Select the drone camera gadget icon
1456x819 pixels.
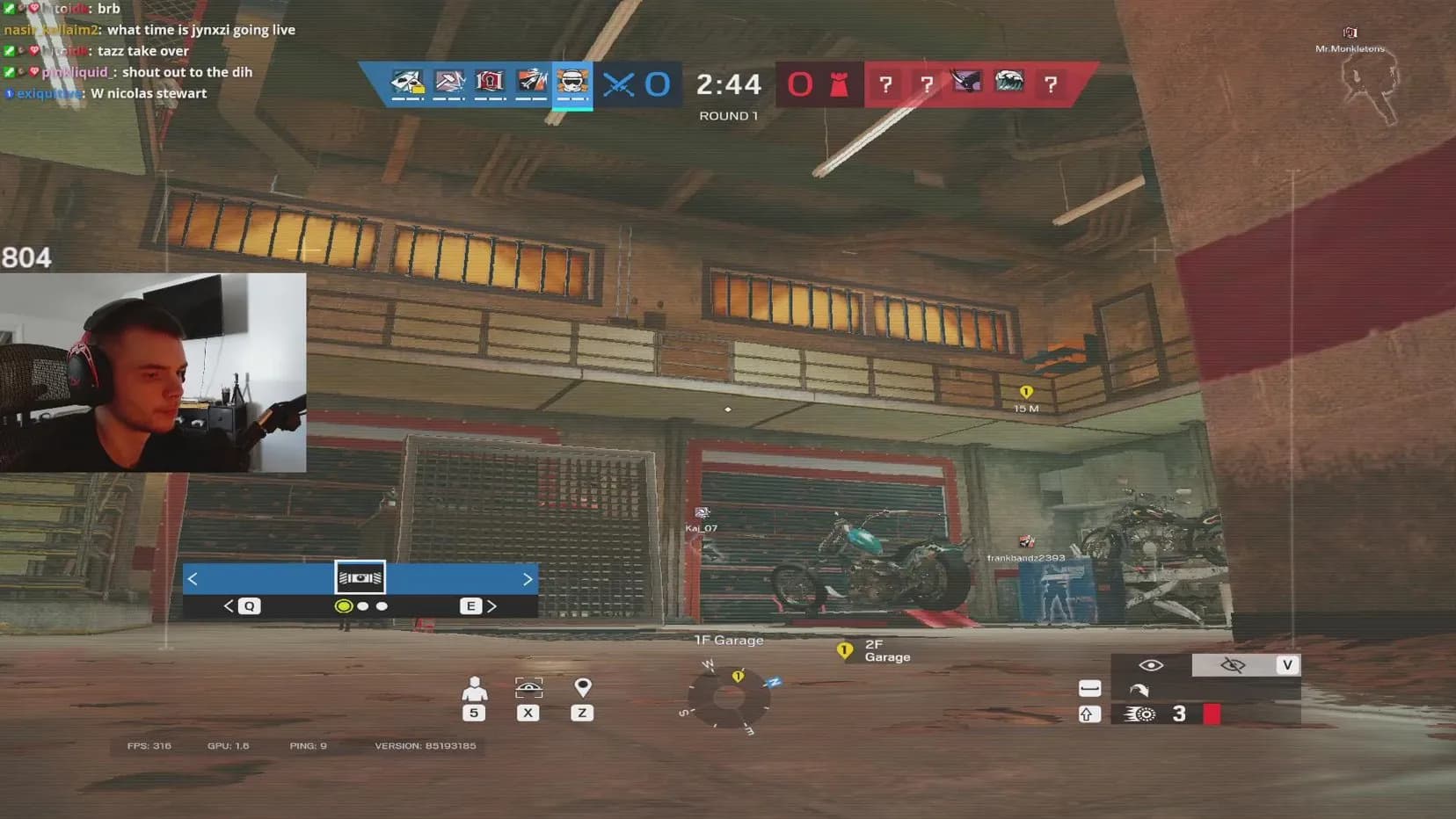(359, 576)
